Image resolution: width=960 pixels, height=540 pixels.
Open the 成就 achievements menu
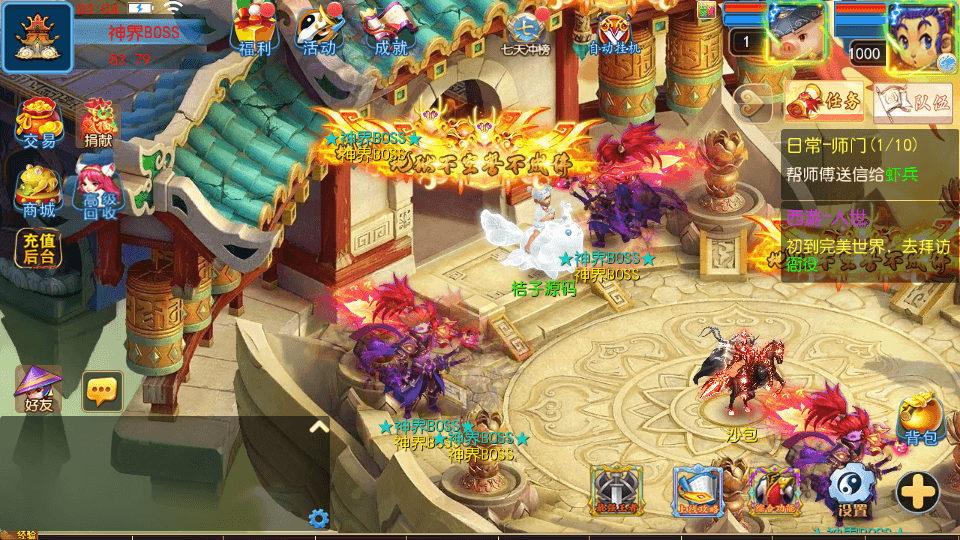[x=390, y=30]
